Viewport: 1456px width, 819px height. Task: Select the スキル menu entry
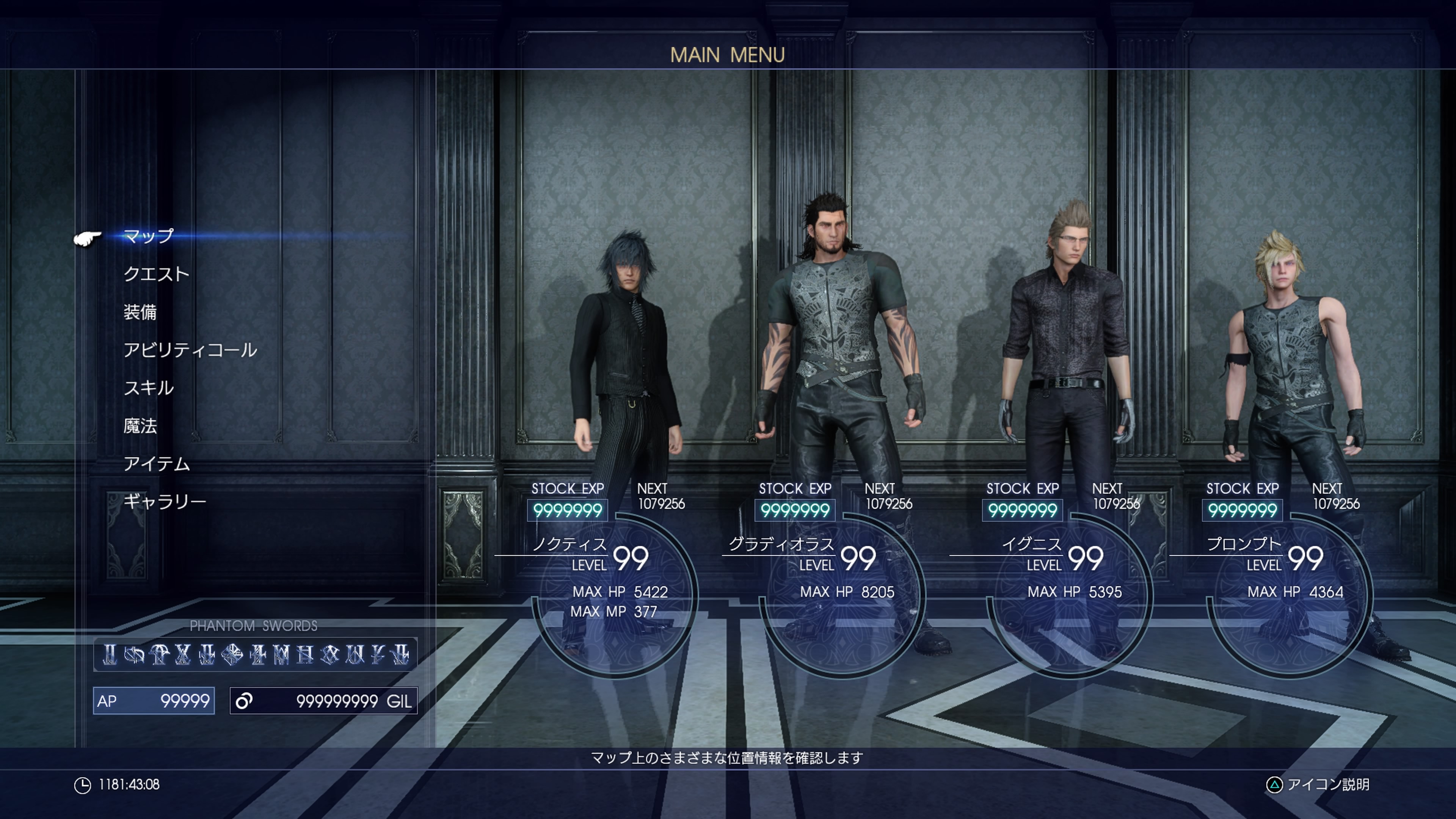(149, 388)
